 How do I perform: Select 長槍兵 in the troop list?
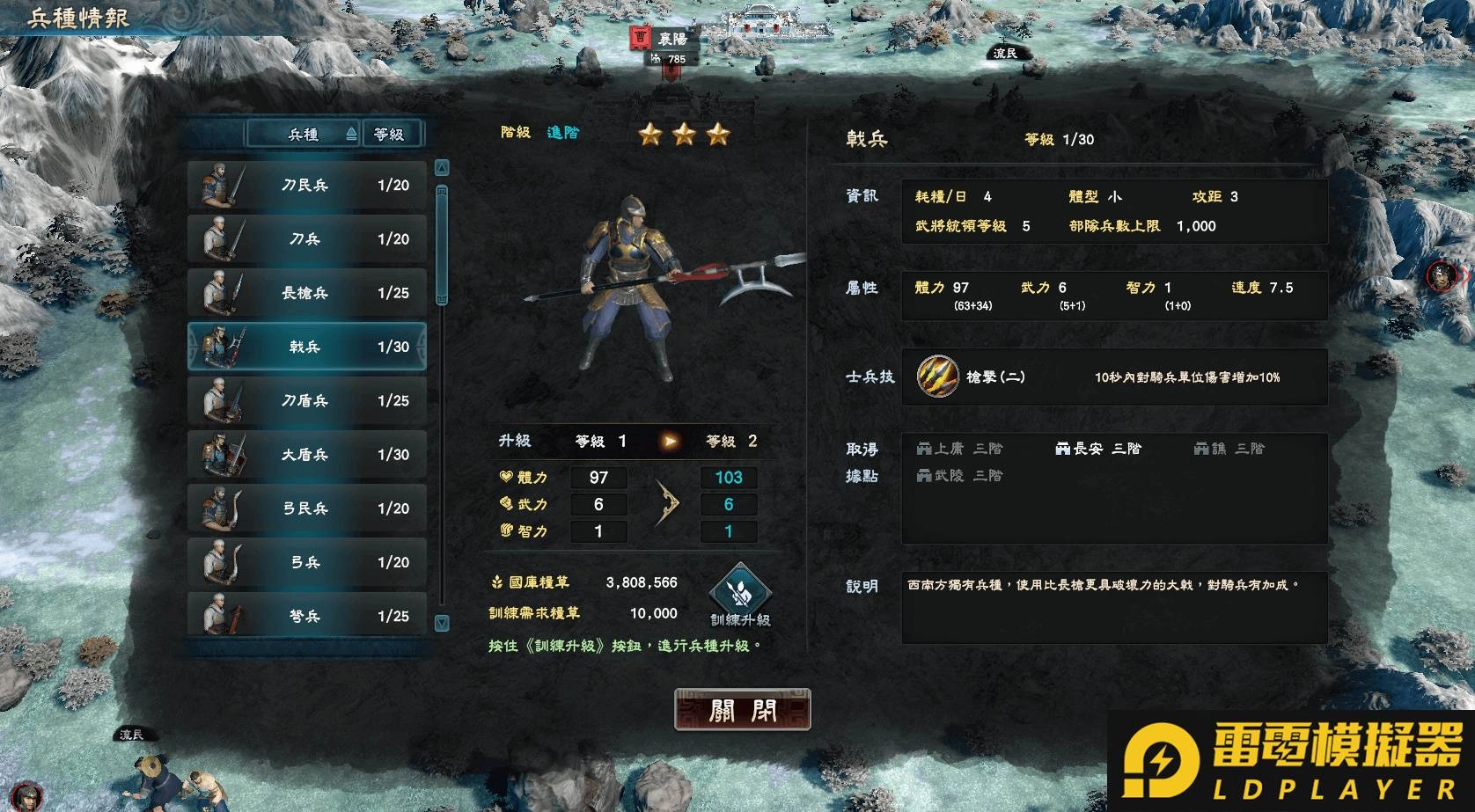(306, 293)
